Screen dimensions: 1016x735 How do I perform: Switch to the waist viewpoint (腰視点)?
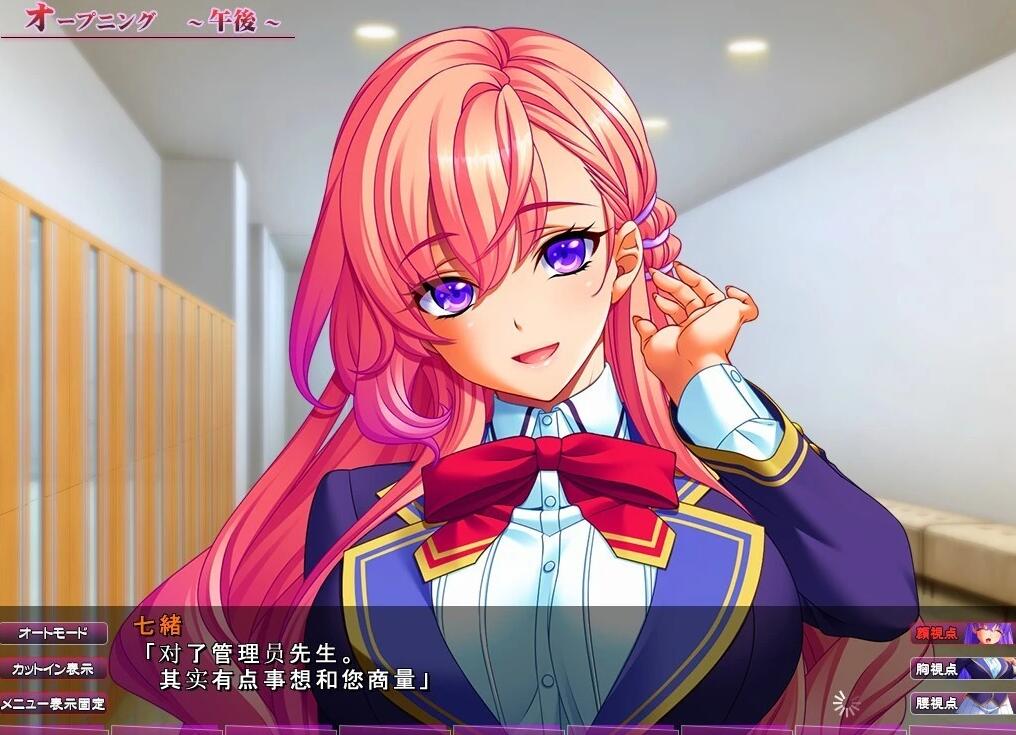click(x=962, y=703)
